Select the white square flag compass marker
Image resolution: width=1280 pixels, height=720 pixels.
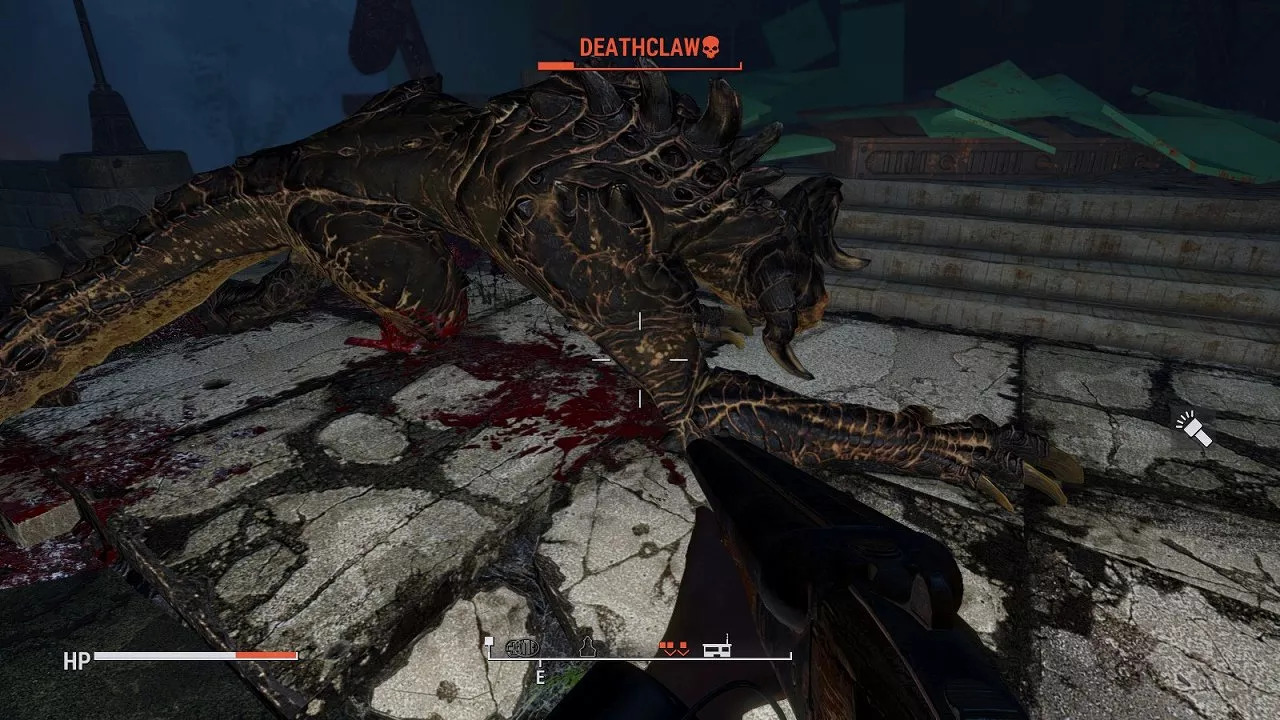[490, 643]
